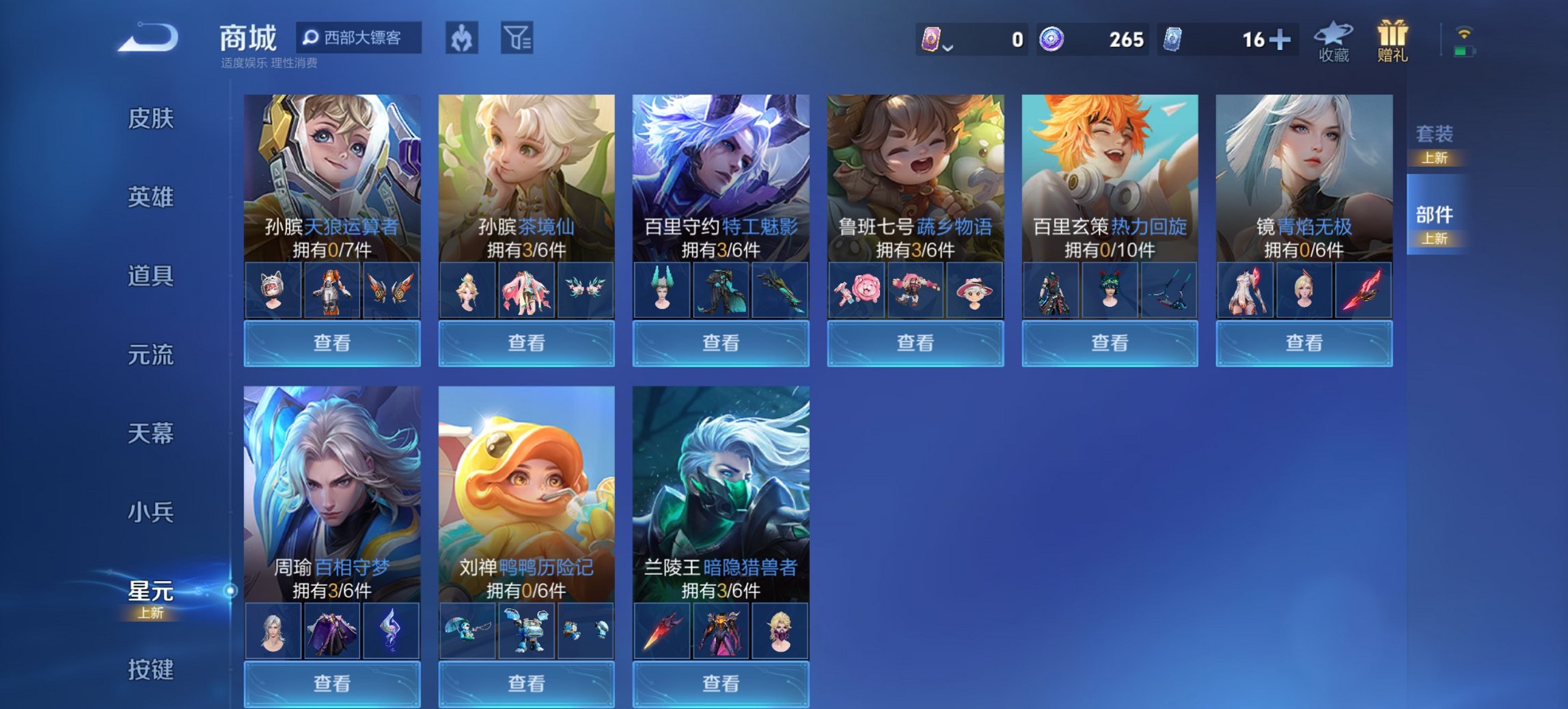The image size is (1568, 709).
Task: Click 查看 under 孙膑天狼运算者
Action: pyautogui.click(x=332, y=343)
